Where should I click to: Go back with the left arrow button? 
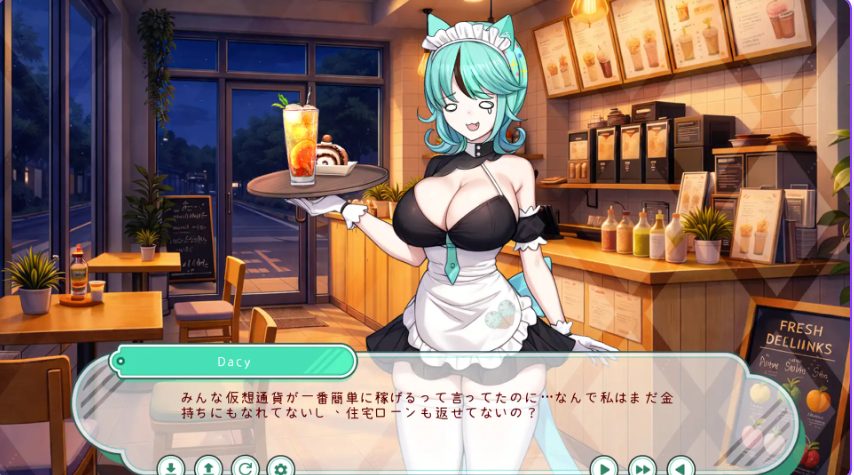680,467
